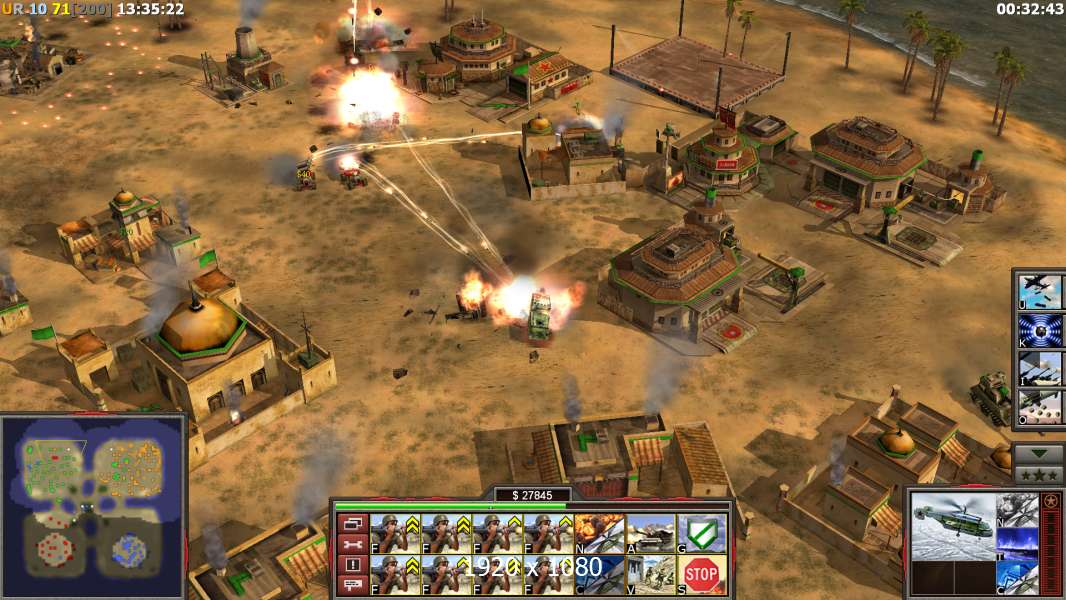Activate guard mode green shield button
The height and width of the screenshot is (600, 1066).
tap(702, 534)
